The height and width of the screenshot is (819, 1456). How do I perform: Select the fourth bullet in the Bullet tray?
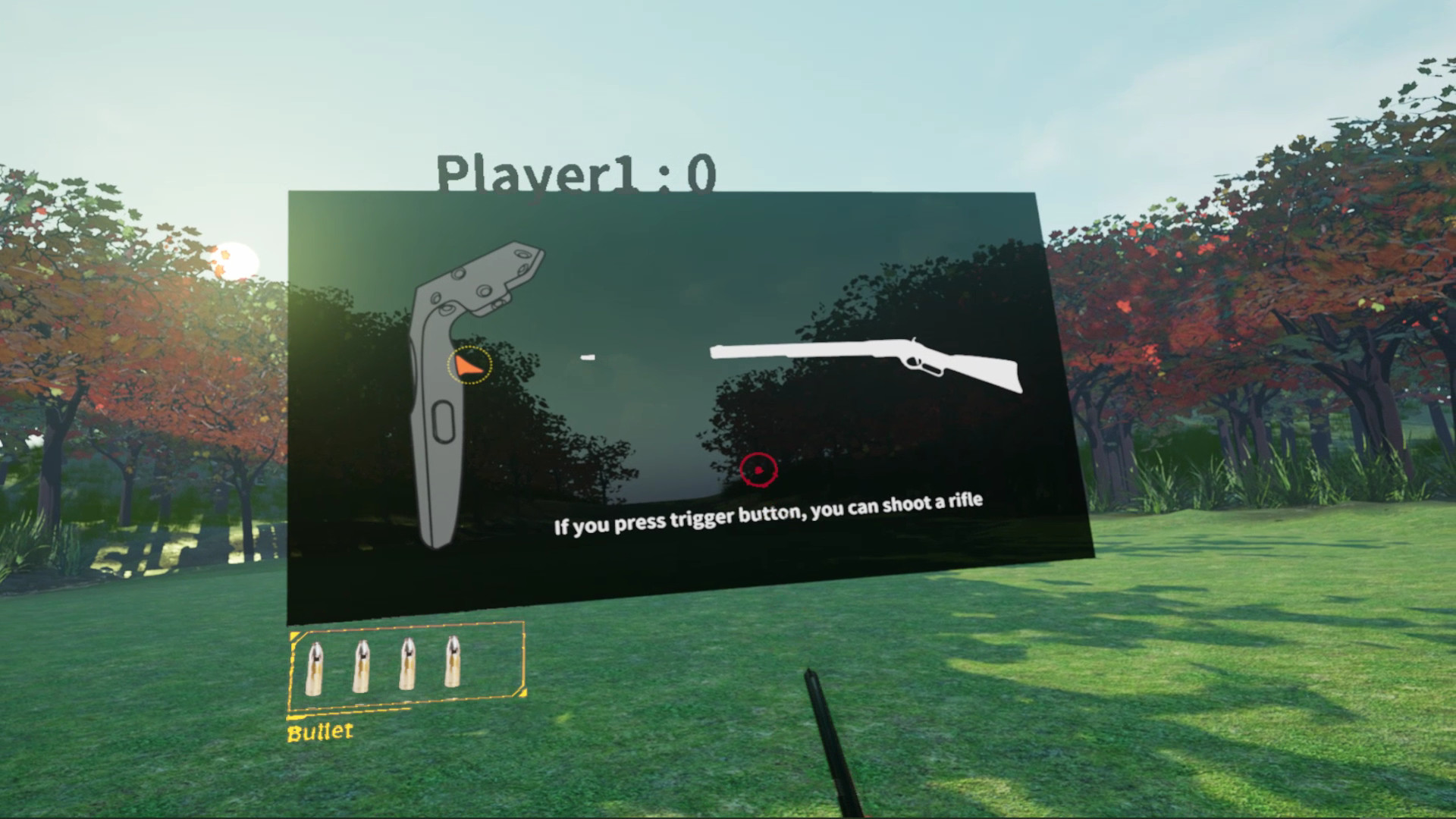453,663
